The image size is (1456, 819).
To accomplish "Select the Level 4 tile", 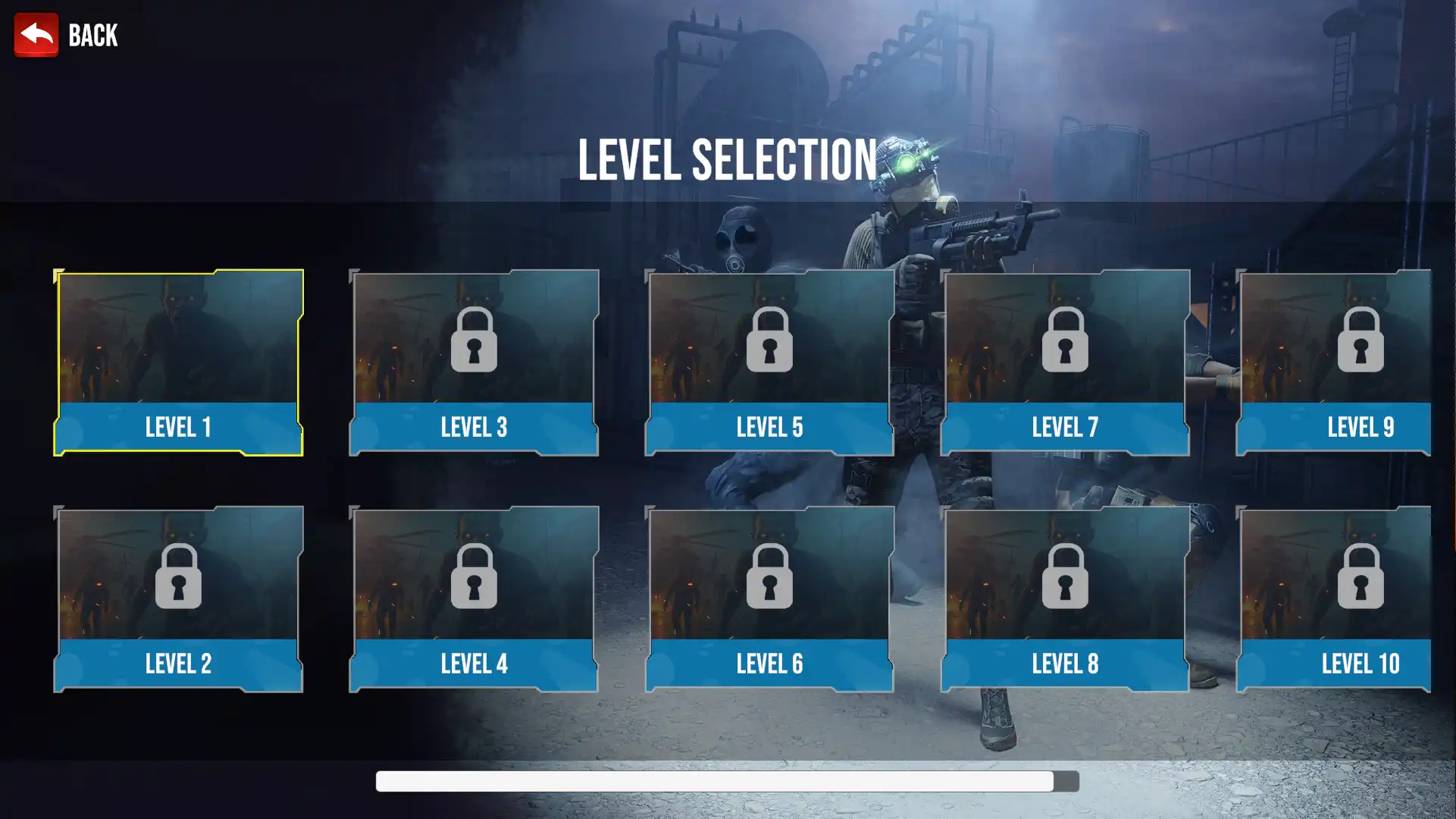I will point(474,599).
